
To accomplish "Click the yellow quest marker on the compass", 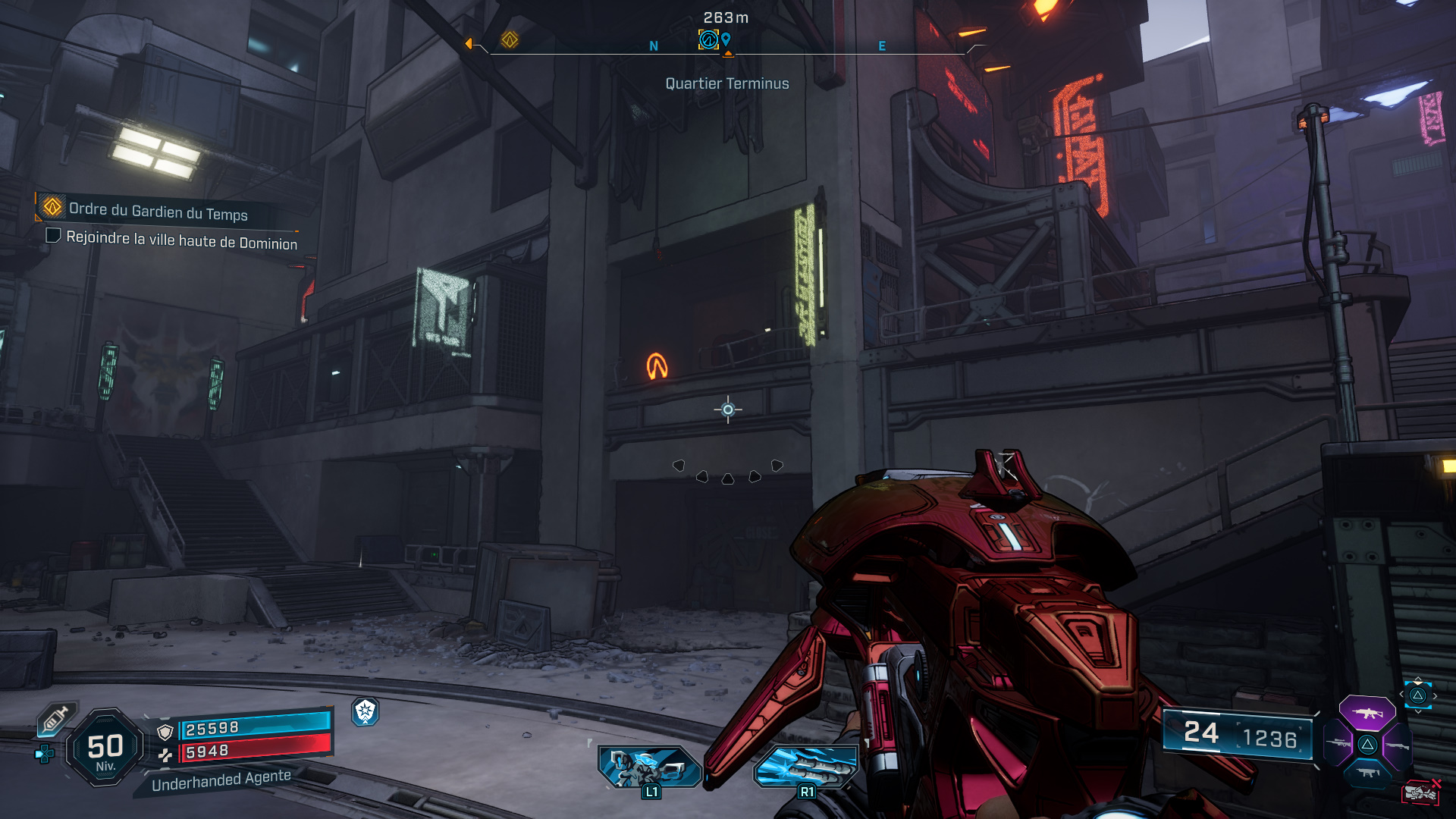I will point(510,39).
